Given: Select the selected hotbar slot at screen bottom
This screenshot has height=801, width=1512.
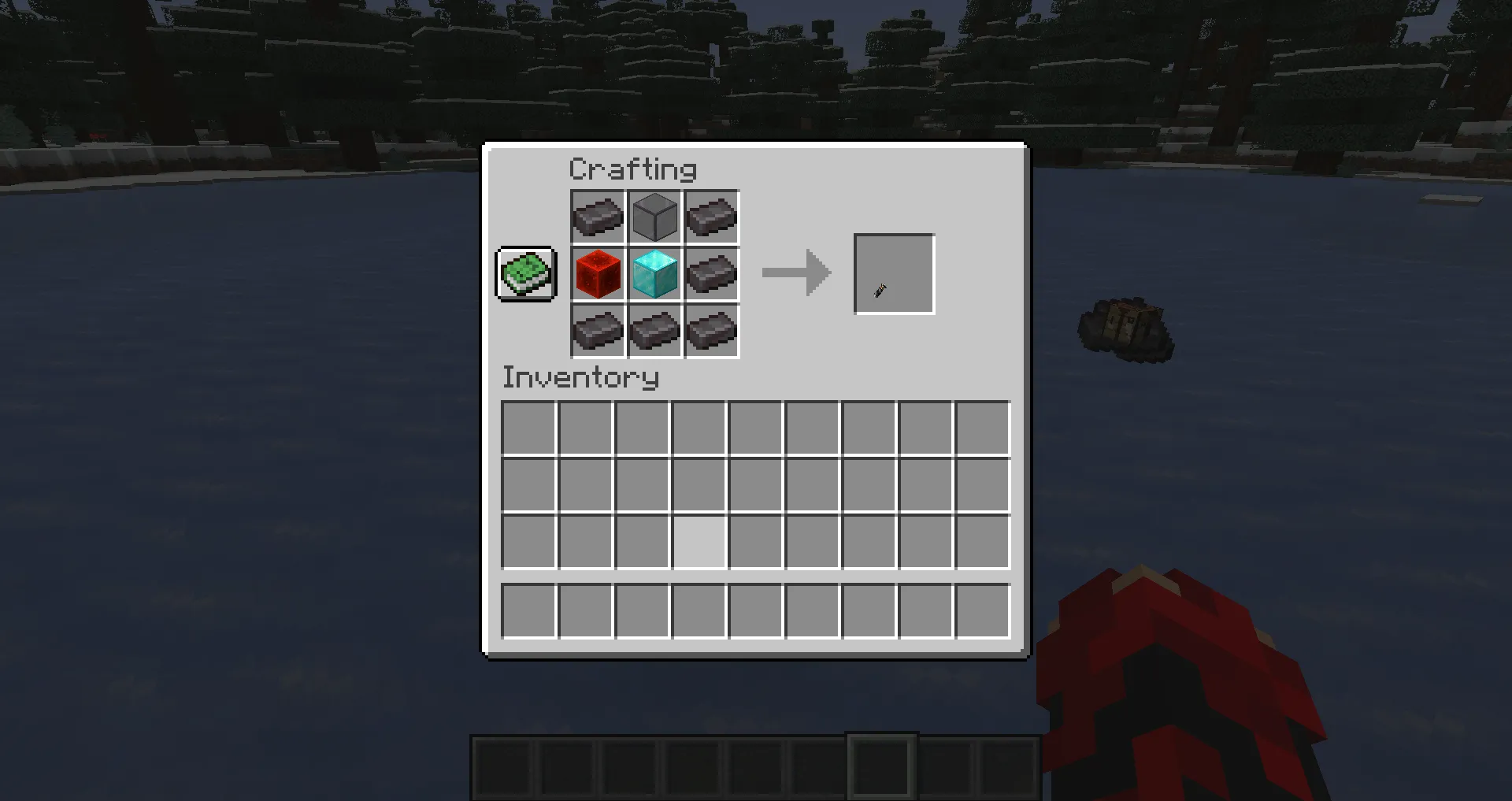Looking at the screenshot, I should point(882,764).
